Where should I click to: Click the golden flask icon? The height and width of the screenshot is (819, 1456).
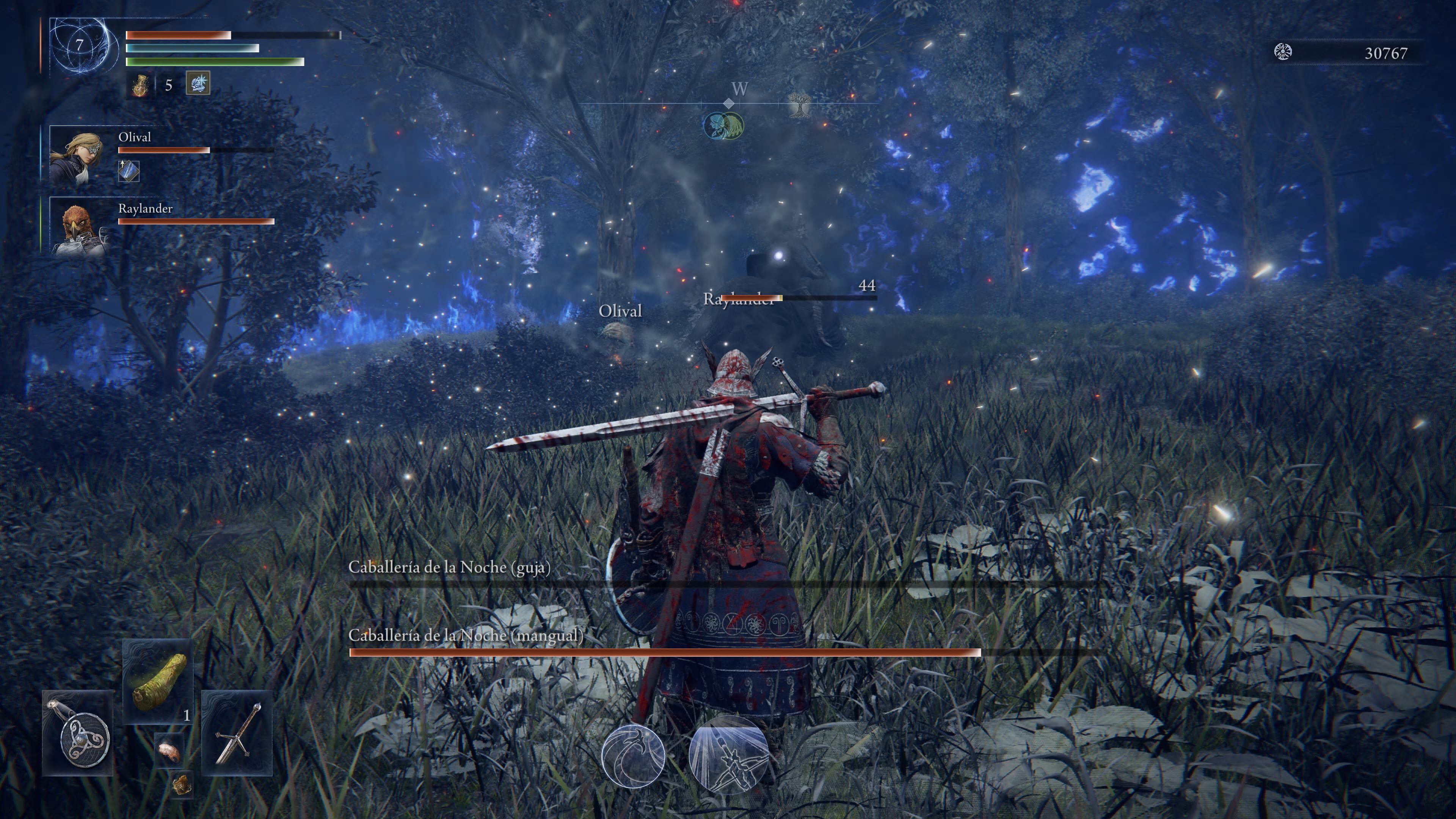click(140, 85)
